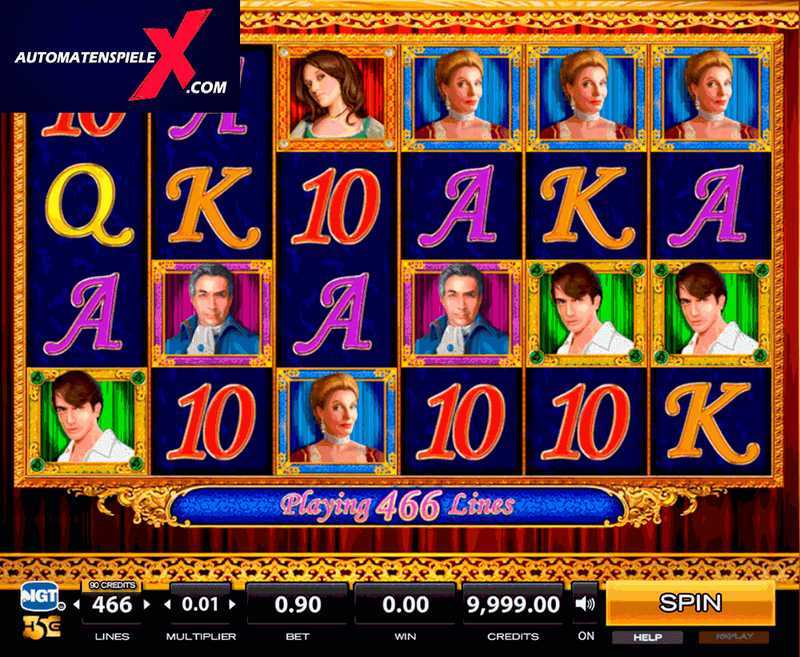Toggle the sound speaker icon
800x657 pixels.
[x=585, y=604]
